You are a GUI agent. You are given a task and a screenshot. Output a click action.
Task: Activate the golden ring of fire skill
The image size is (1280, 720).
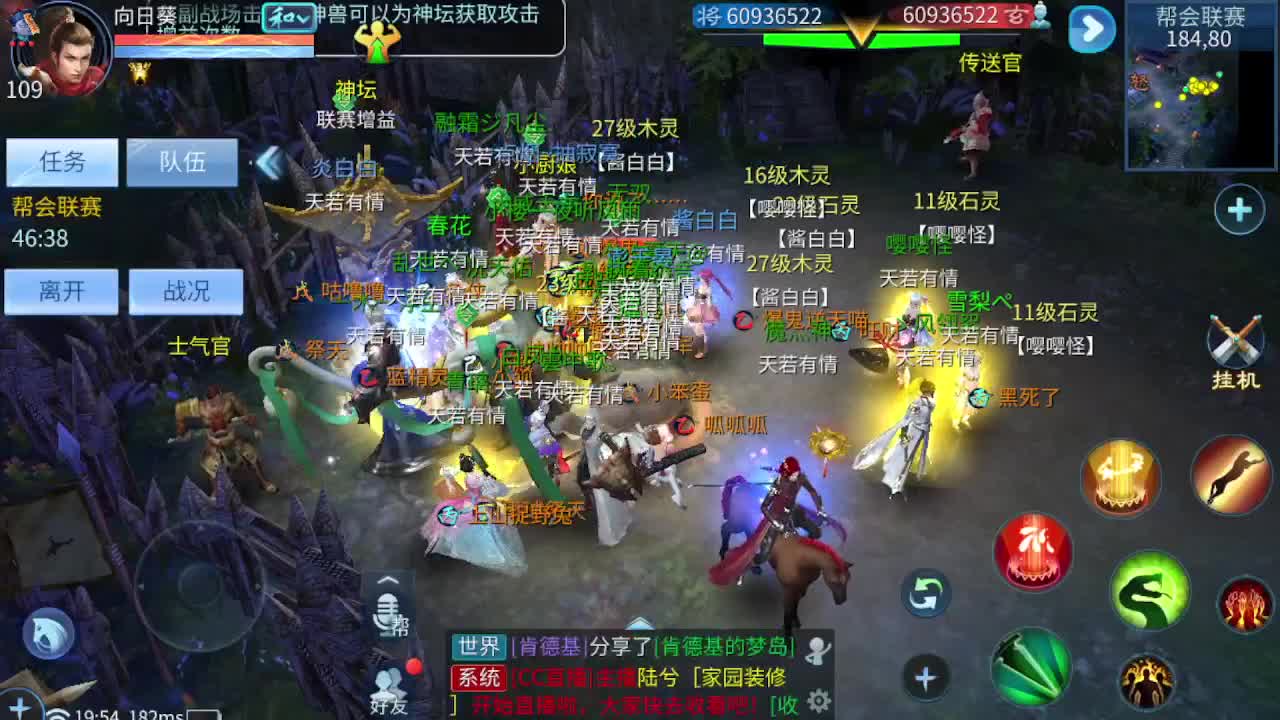point(1120,478)
